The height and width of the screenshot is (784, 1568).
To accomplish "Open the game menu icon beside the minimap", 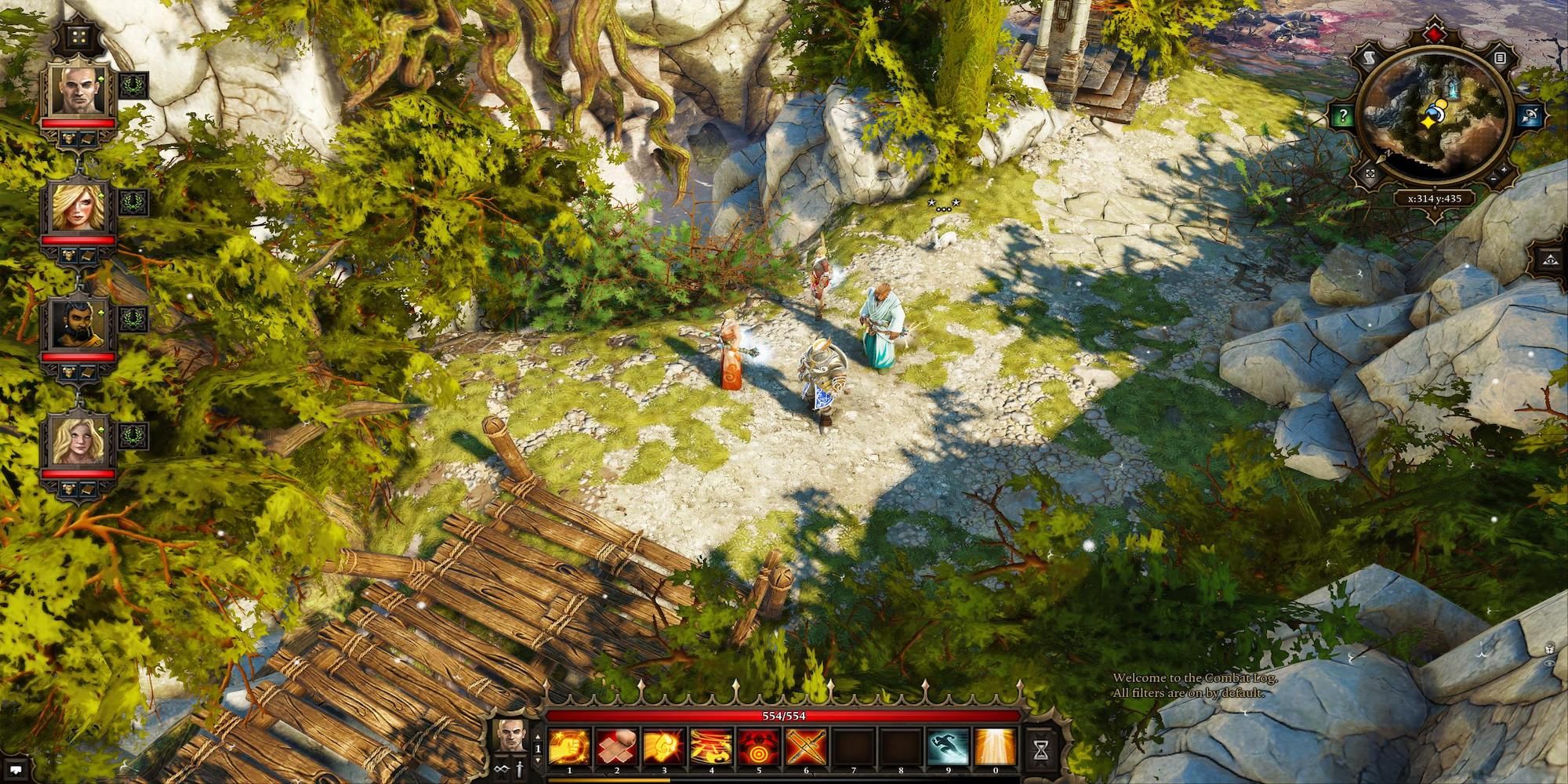I will (x=1501, y=58).
